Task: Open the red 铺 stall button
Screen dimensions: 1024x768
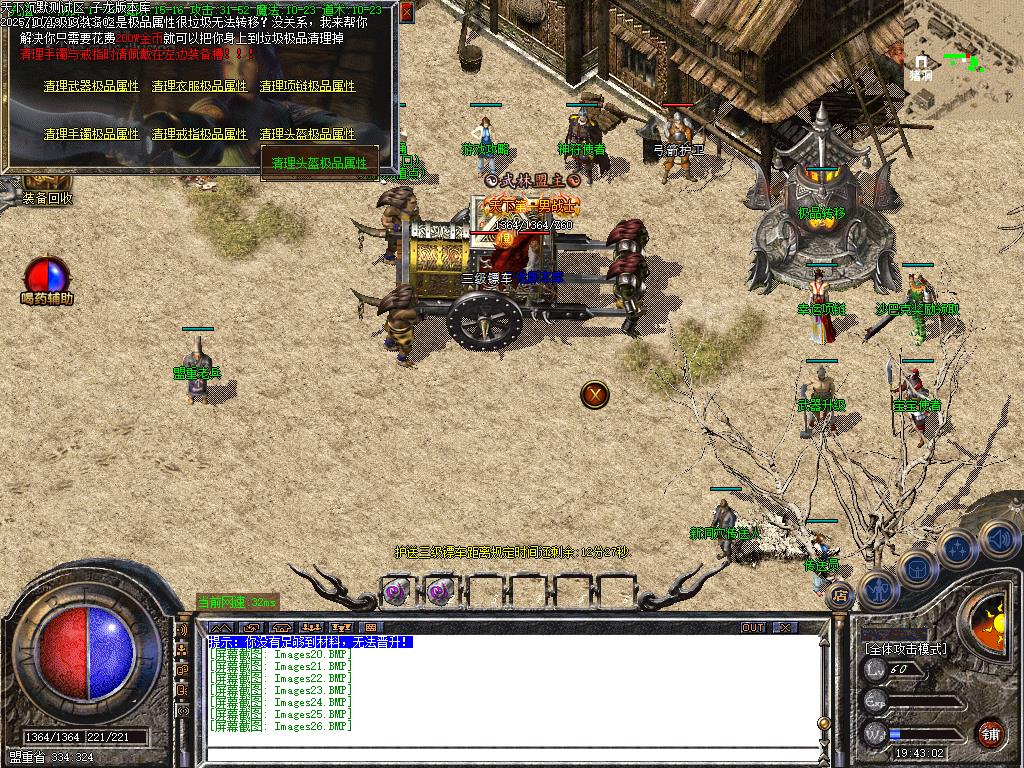Action: (990, 732)
